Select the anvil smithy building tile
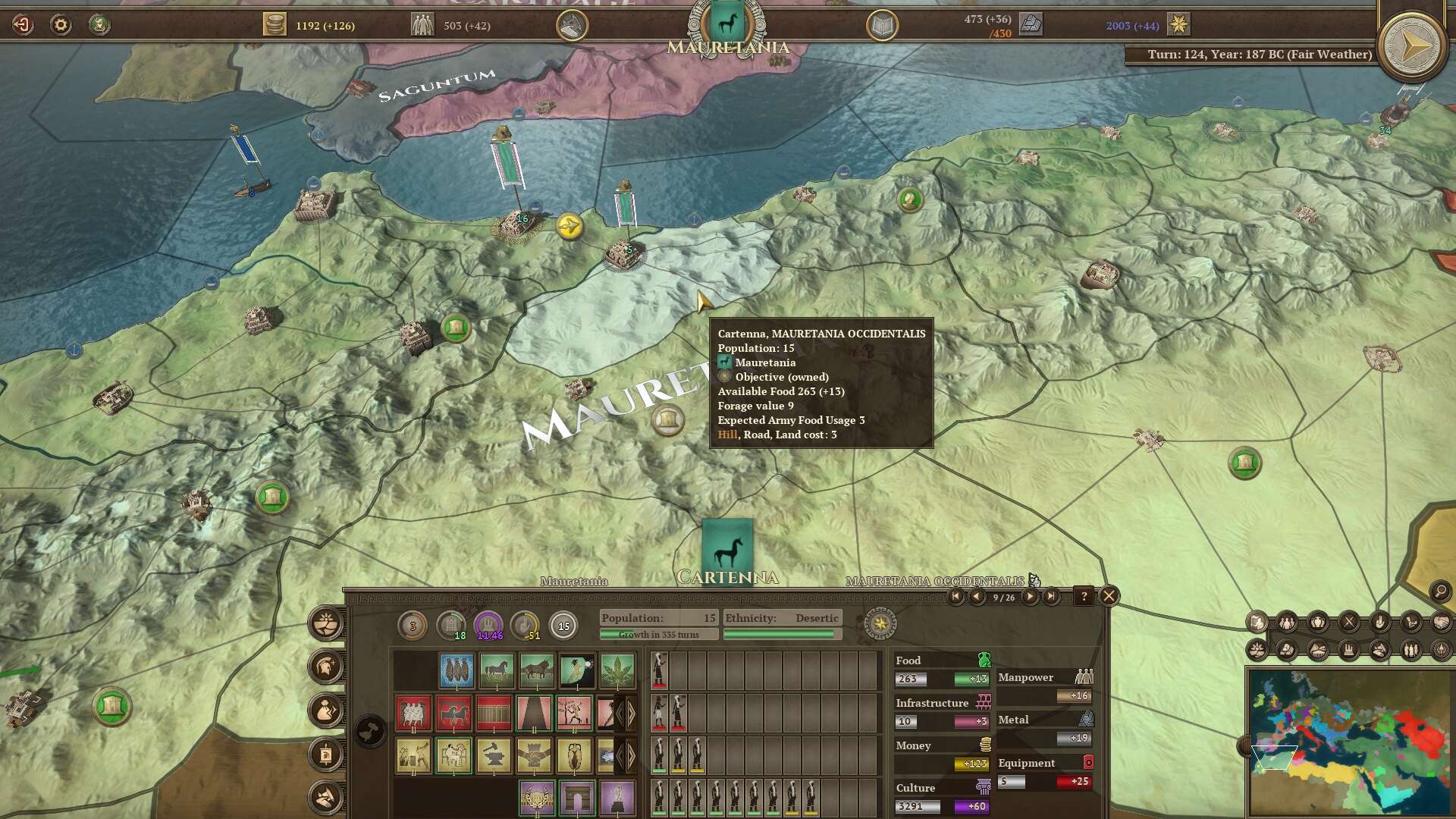This screenshot has width=1456, height=819. click(494, 755)
